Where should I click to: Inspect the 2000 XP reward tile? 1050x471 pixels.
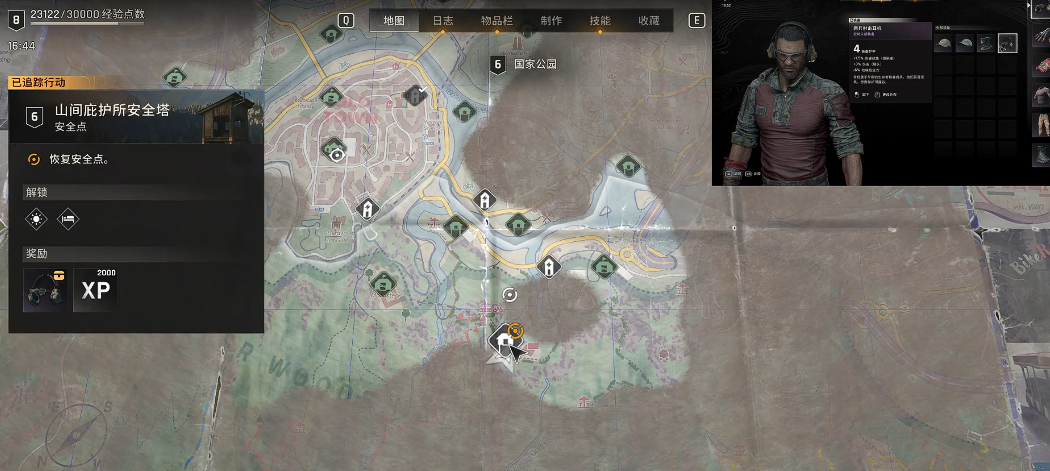coord(96,290)
